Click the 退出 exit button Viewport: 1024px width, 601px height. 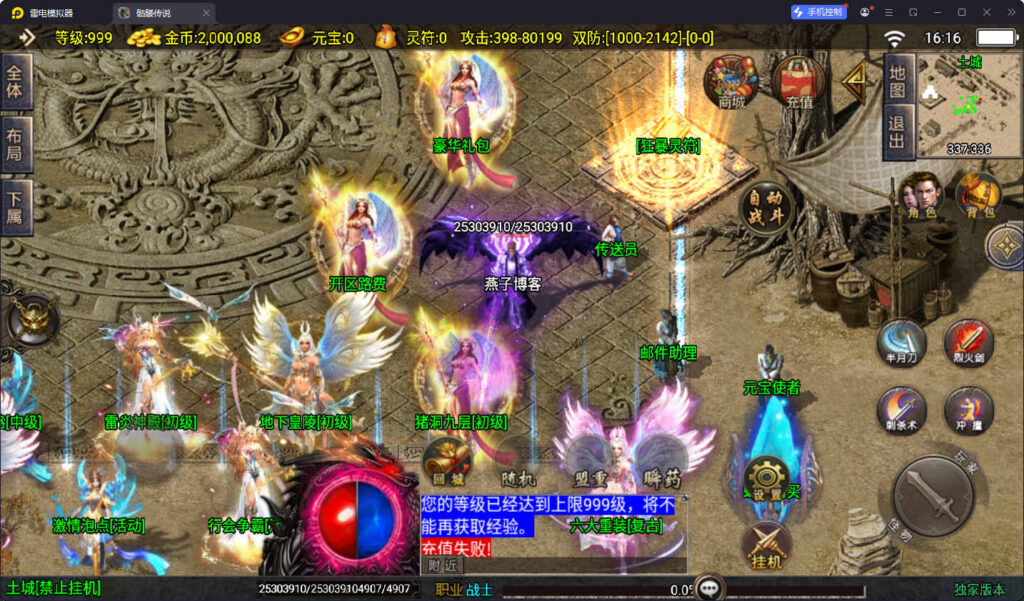tap(897, 132)
